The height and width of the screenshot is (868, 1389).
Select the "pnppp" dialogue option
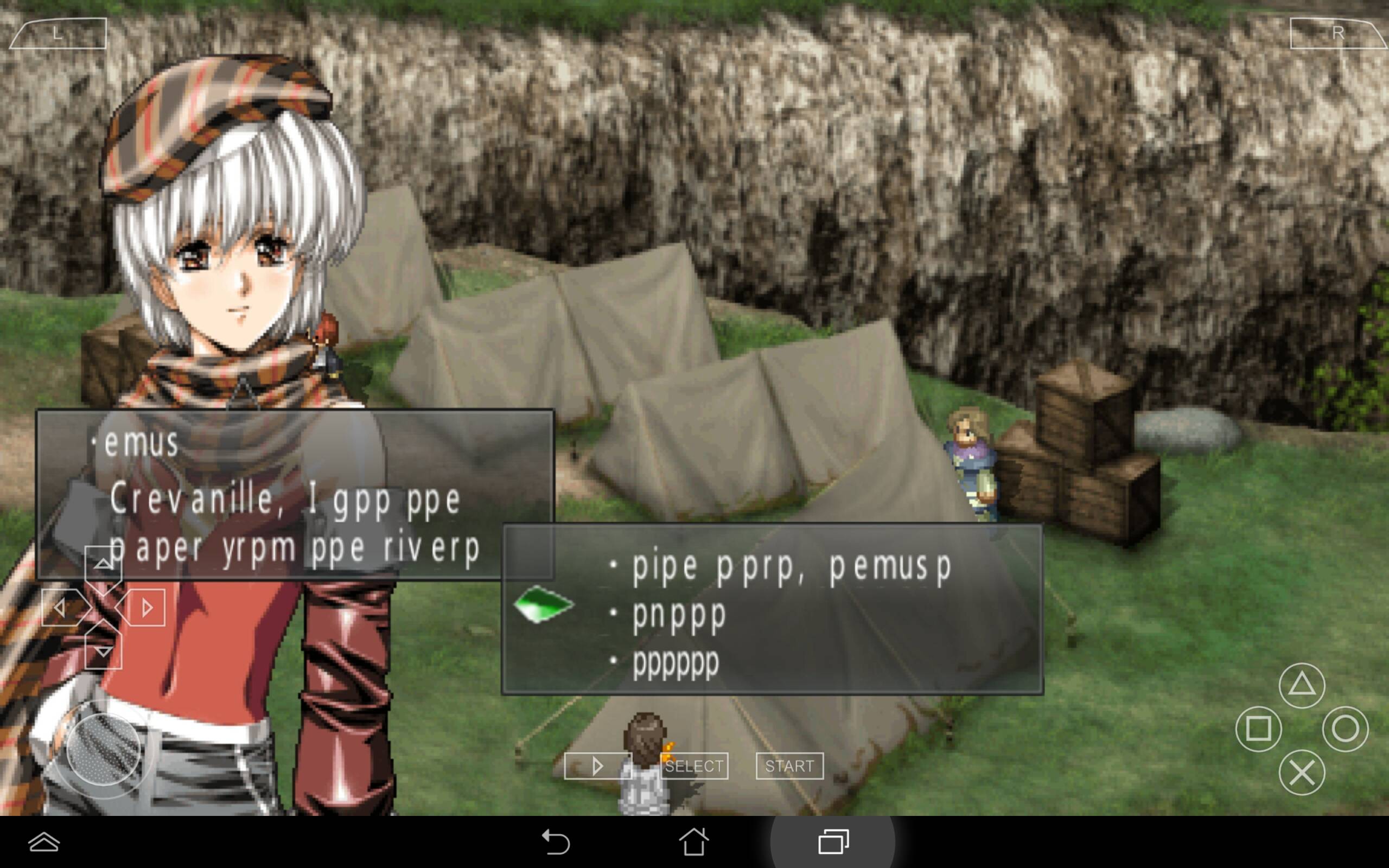[x=679, y=615]
